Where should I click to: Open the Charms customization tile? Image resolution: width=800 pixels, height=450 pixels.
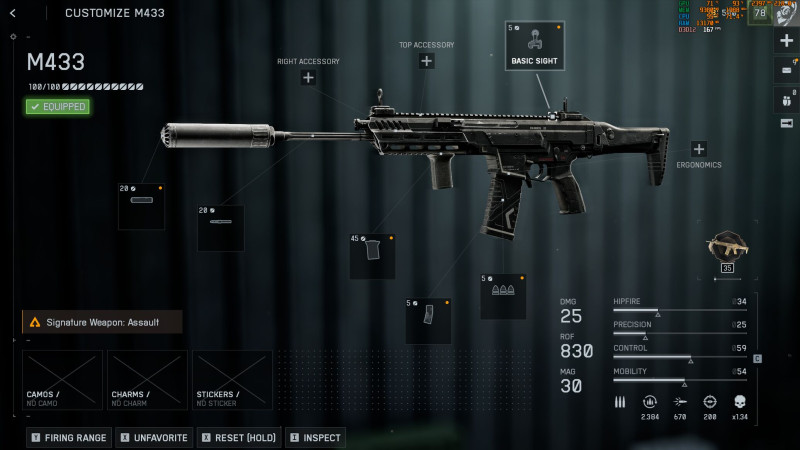[147, 379]
